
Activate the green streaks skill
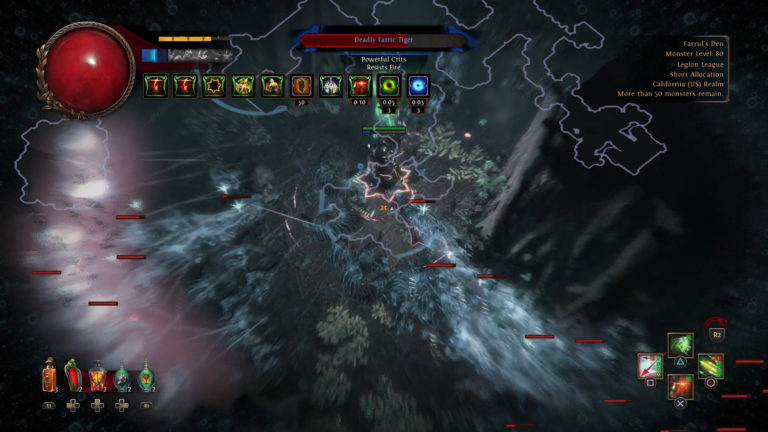point(711,366)
